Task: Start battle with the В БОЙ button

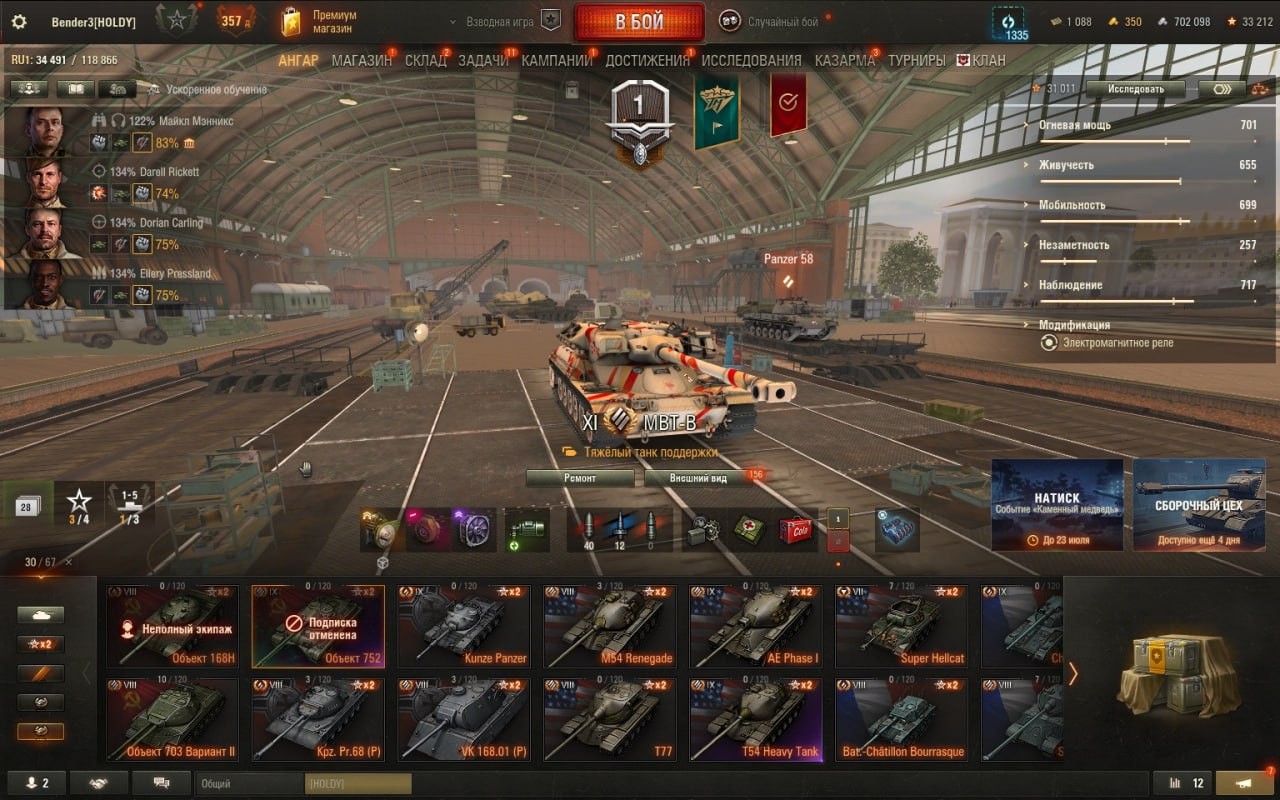Action: pos(638,22)
